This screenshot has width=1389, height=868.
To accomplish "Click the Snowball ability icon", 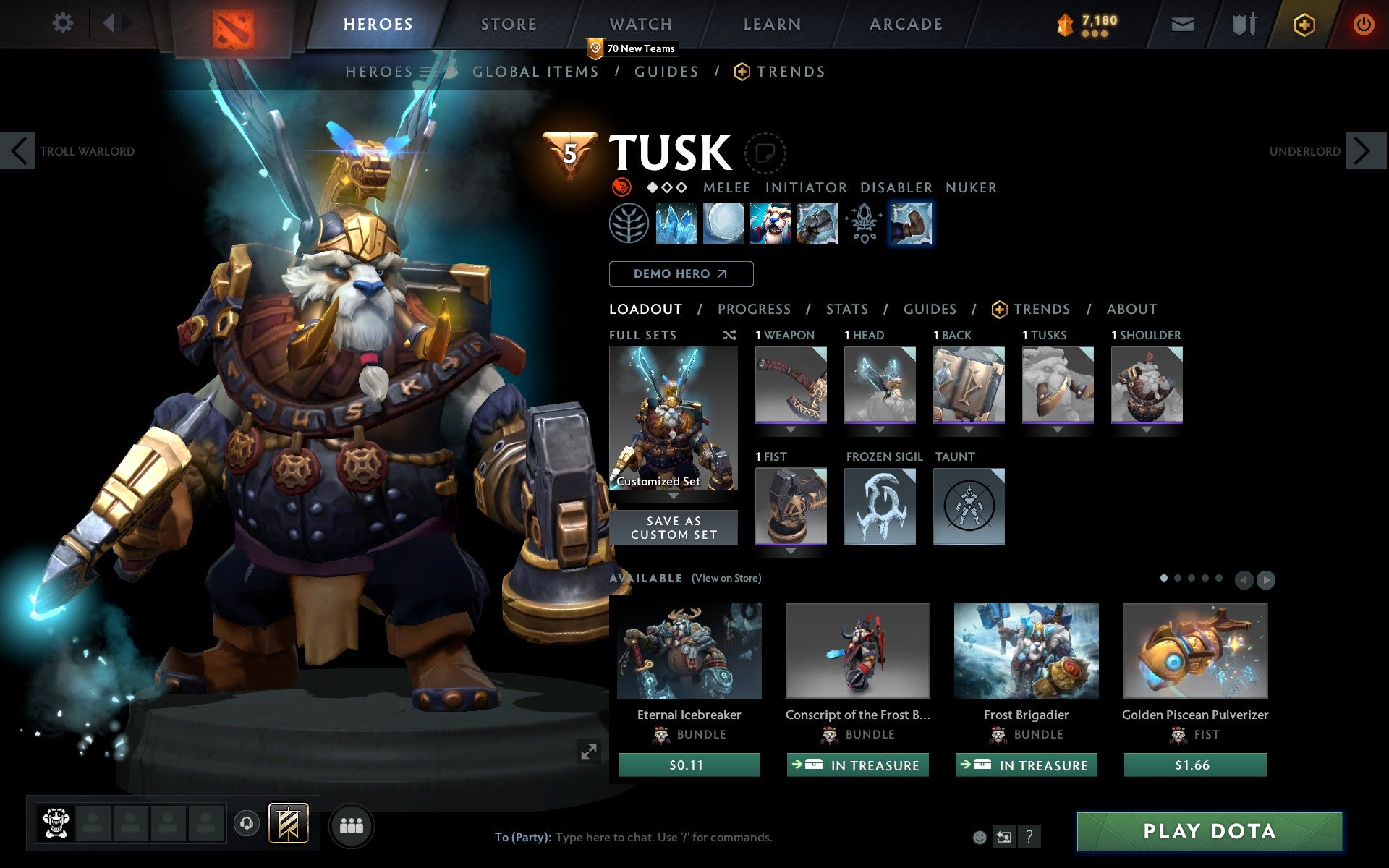I will [724, 224].
